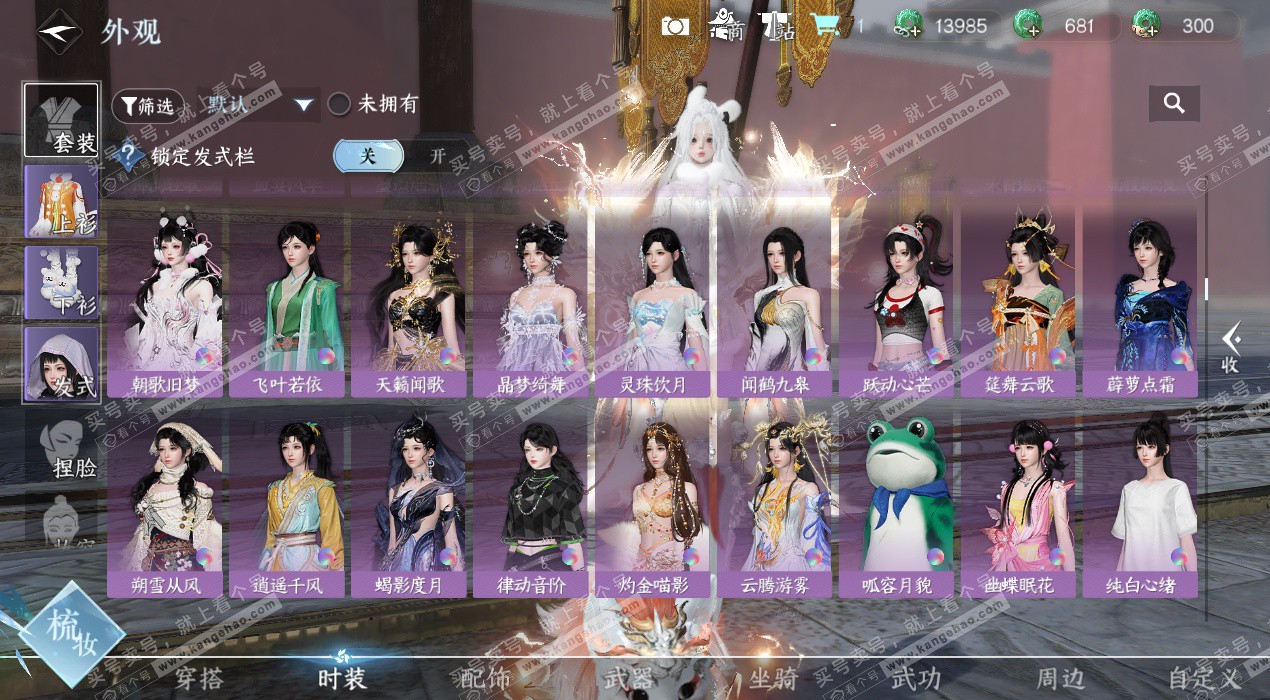Viewport: 1270px width, 700px height.
Task: Choose the 发式 hairstyle category
Action: point(62,364)
